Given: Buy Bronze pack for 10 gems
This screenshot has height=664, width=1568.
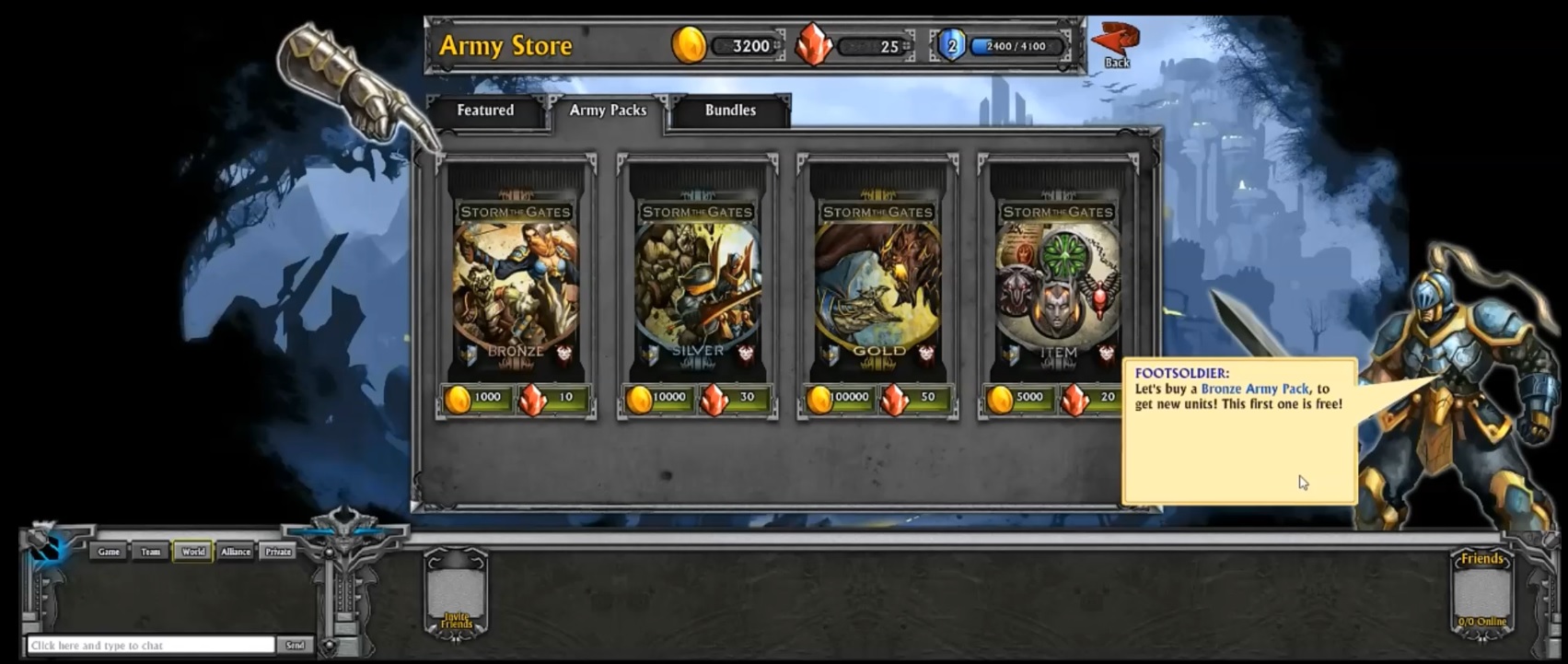Looking at the screenshot, I should (x=553, y=398).
